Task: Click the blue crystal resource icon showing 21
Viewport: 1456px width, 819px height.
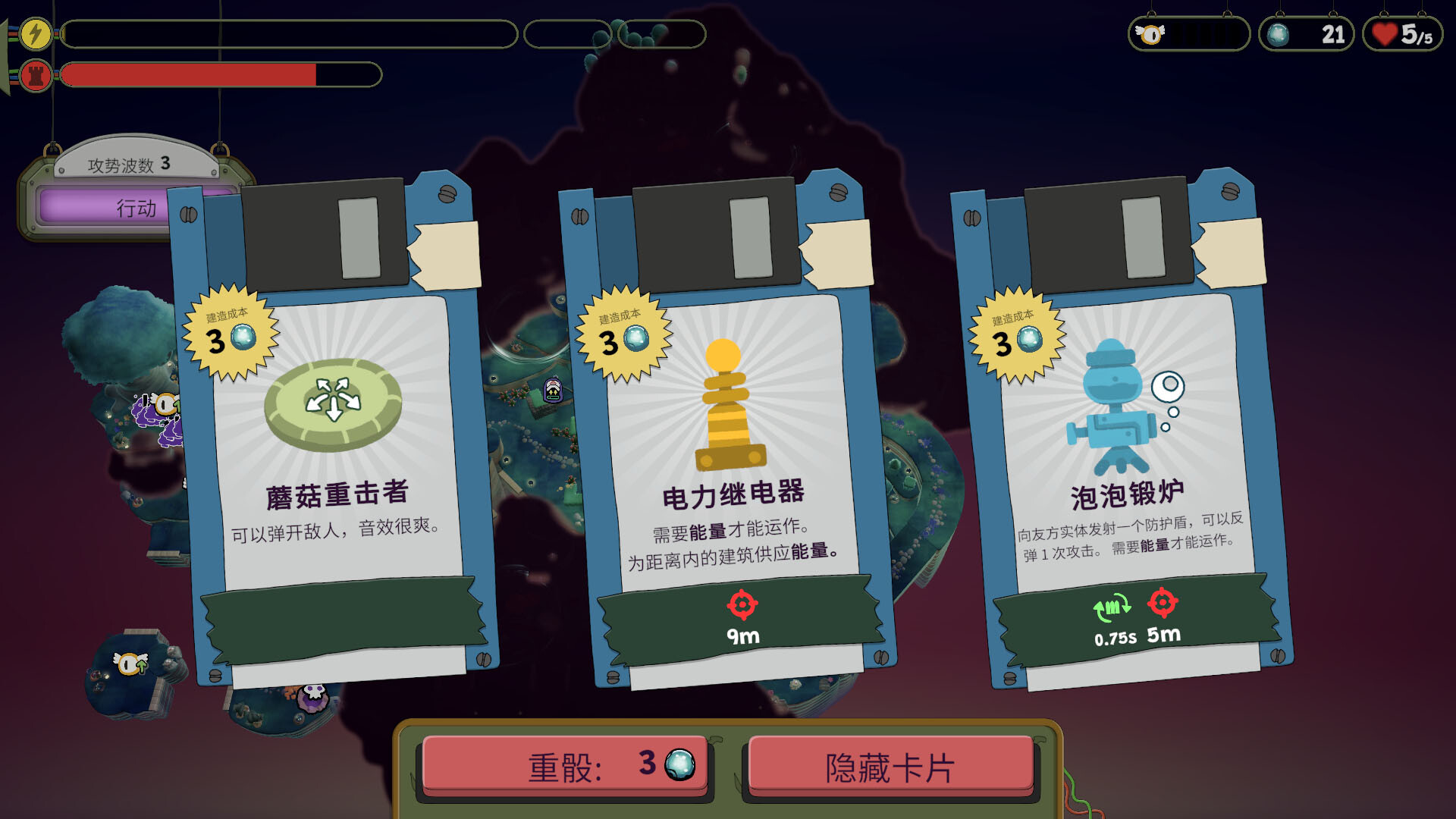Action: [x=1279, y=33]
